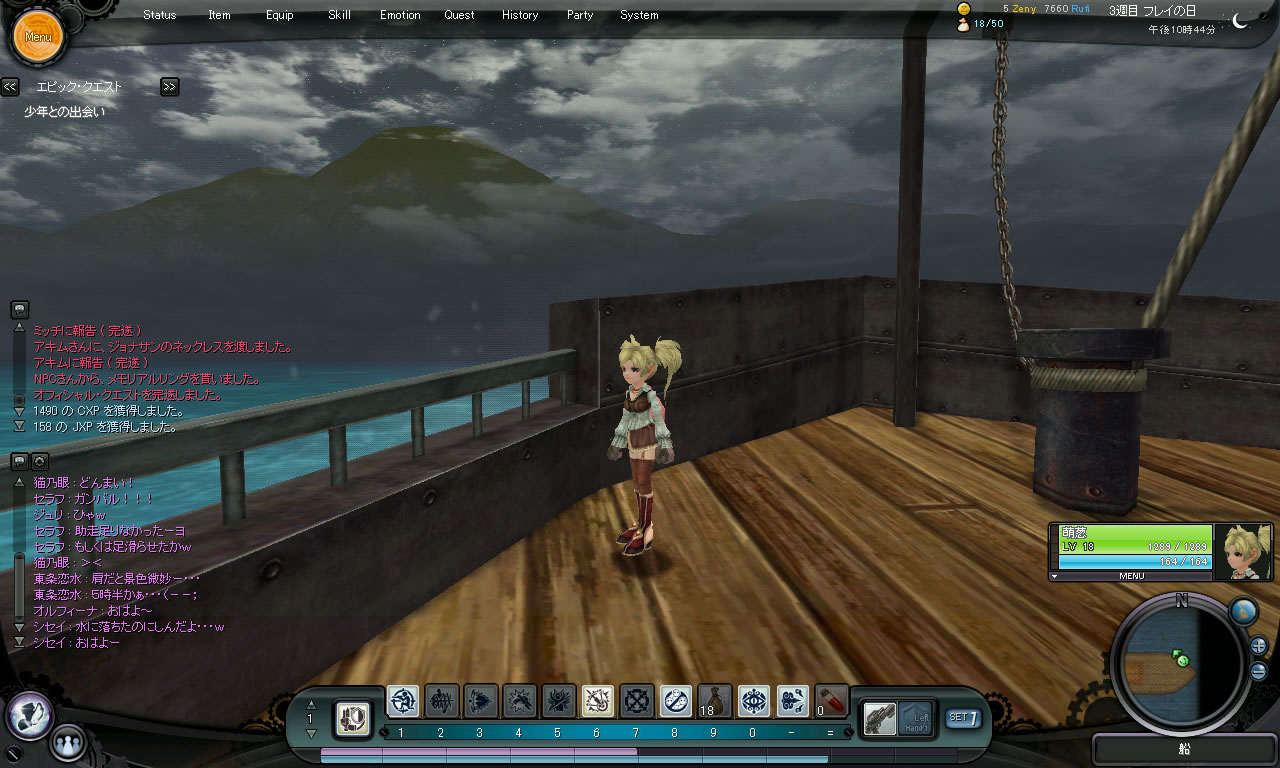Viewport: 1280px width, 768px height.
Task: Open the party members icon with three figures
Action: [67, 743]
